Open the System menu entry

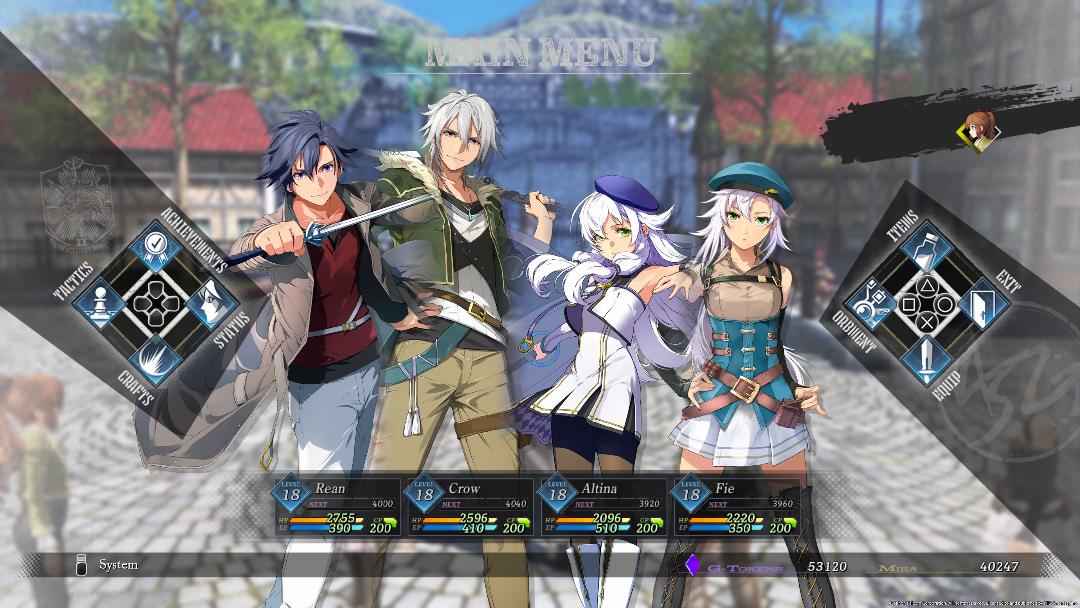[x=118, y=565]
